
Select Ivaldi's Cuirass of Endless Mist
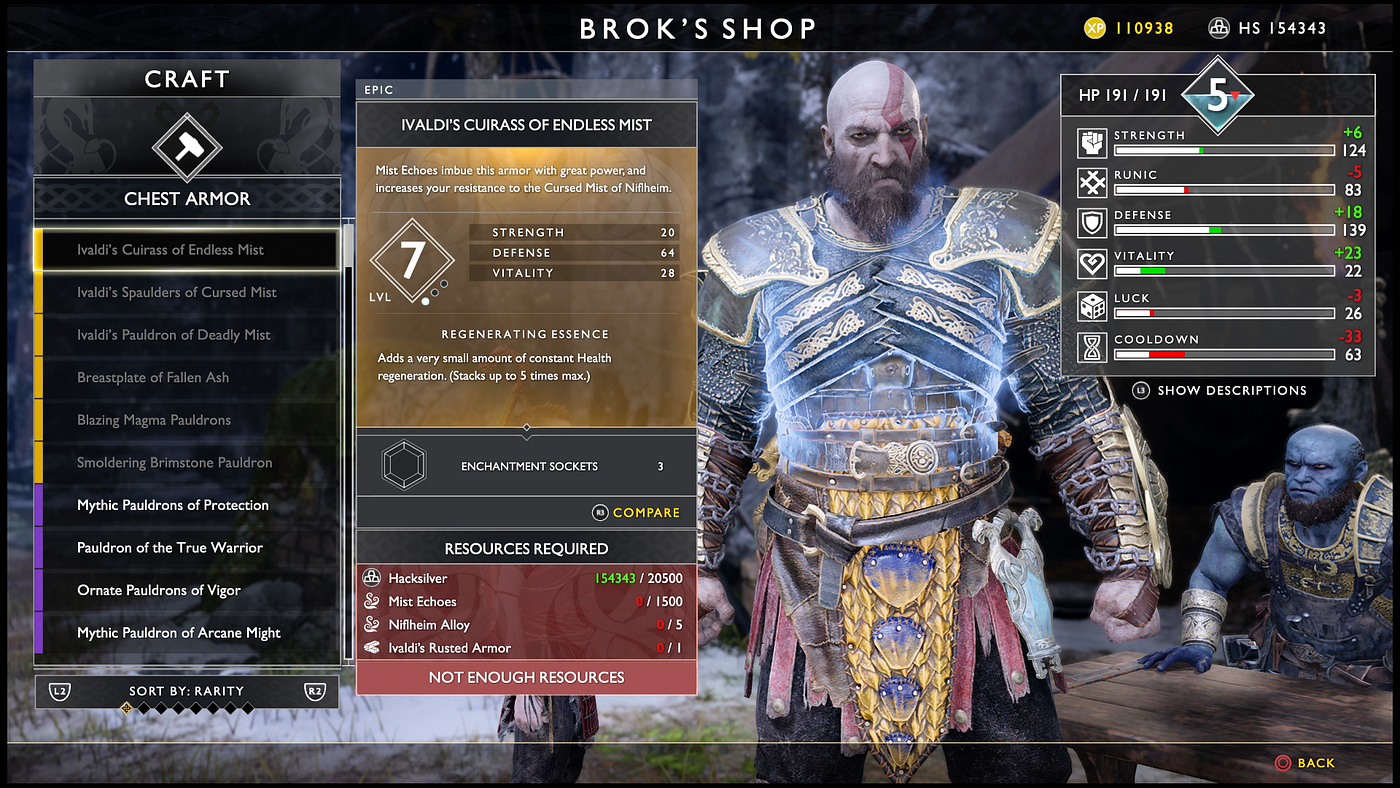(187, 250)
